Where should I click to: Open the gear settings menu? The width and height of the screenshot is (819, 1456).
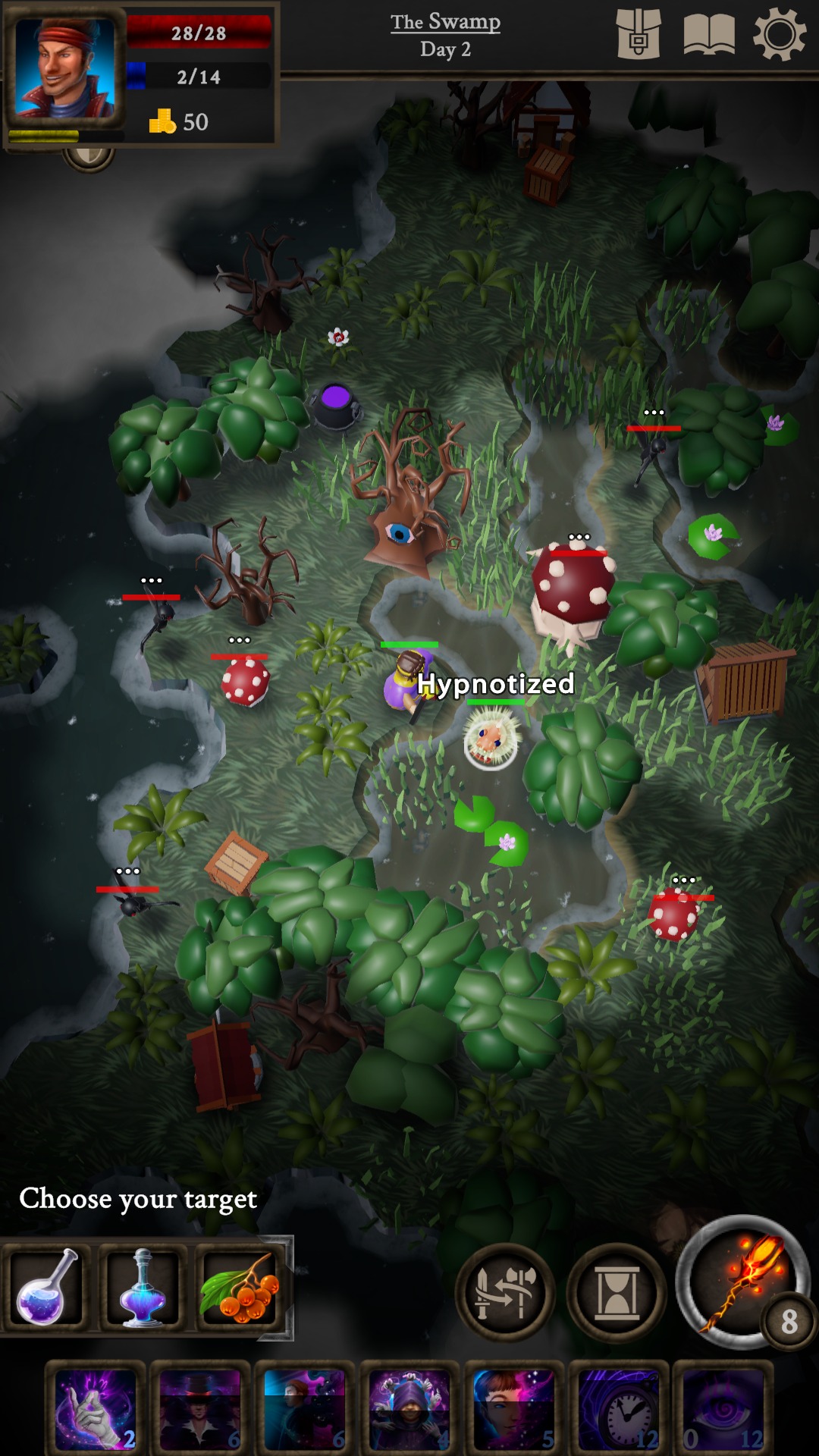(x=779, y=35)
